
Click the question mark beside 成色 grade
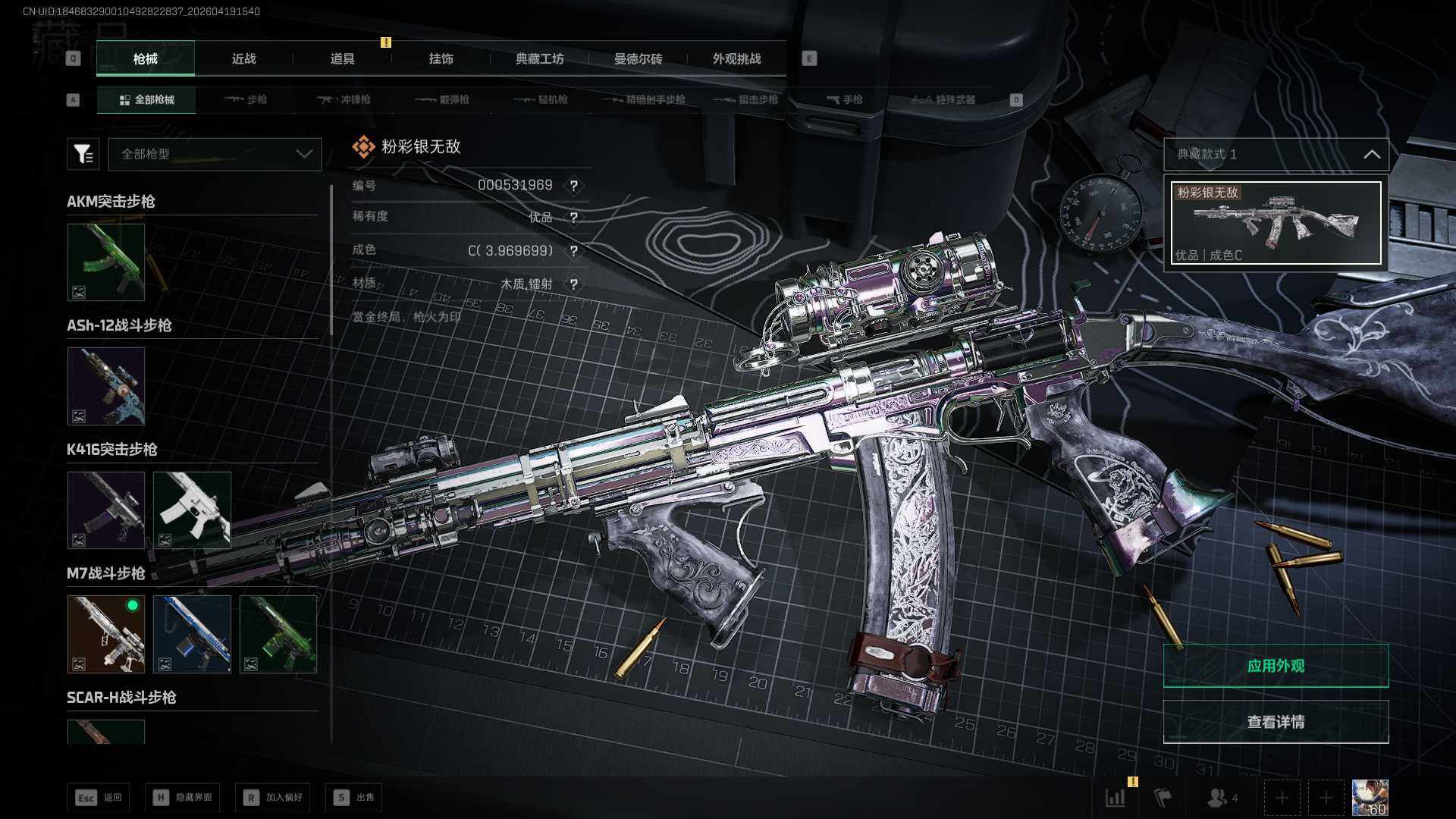574,251
